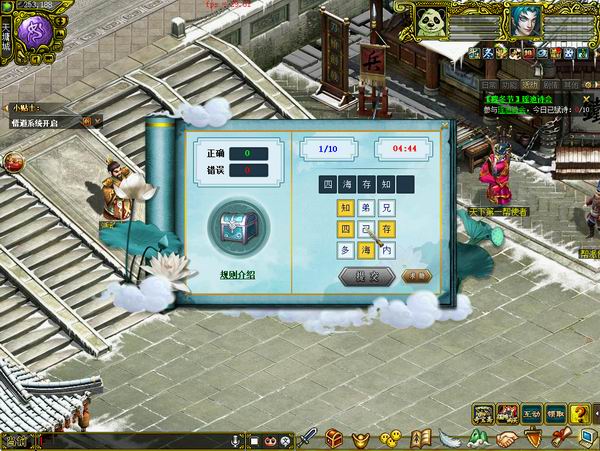Submit the answer with 提交 button
The width and height of the screenshot is (600, 451).
[358, 275]
